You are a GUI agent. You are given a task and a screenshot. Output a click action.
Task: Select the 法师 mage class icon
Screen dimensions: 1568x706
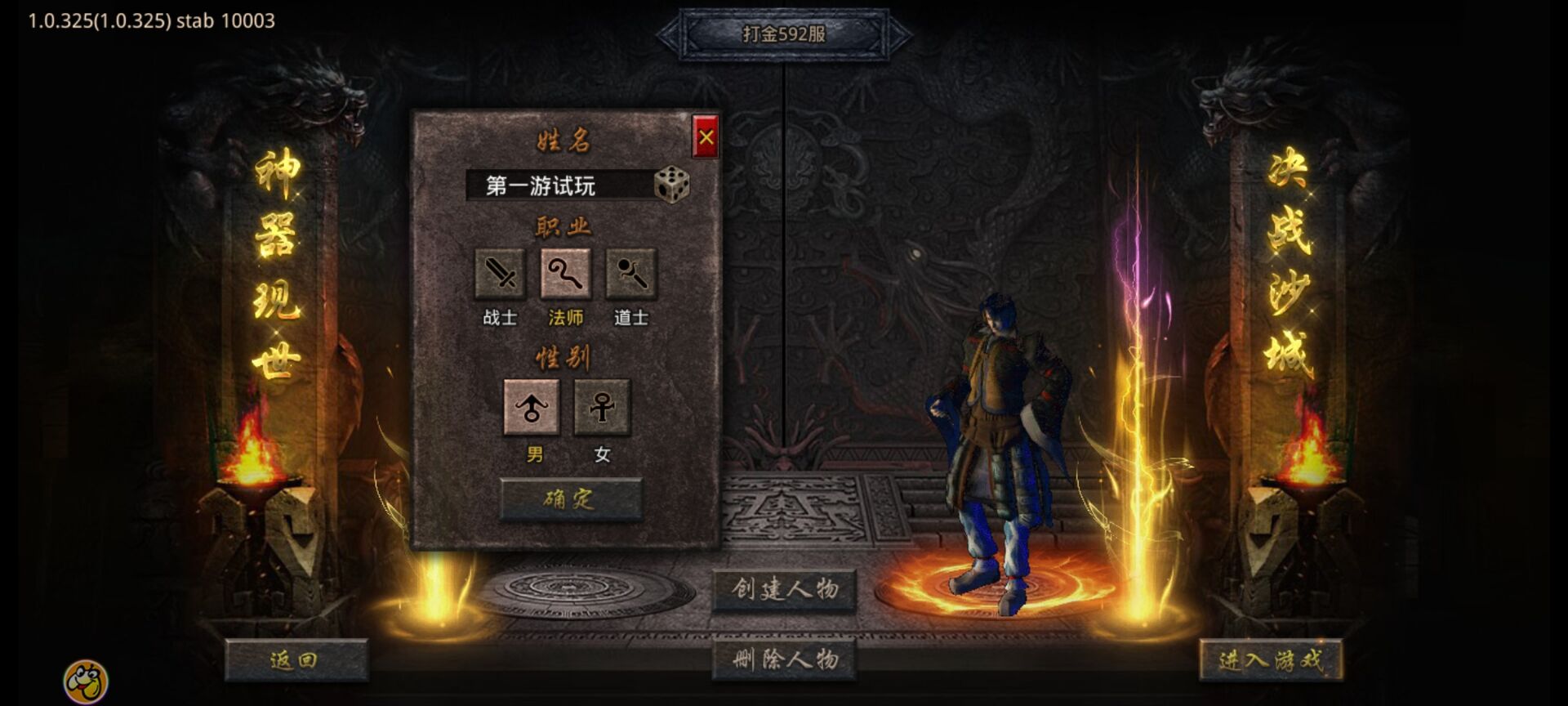click(x=567, y=276)
